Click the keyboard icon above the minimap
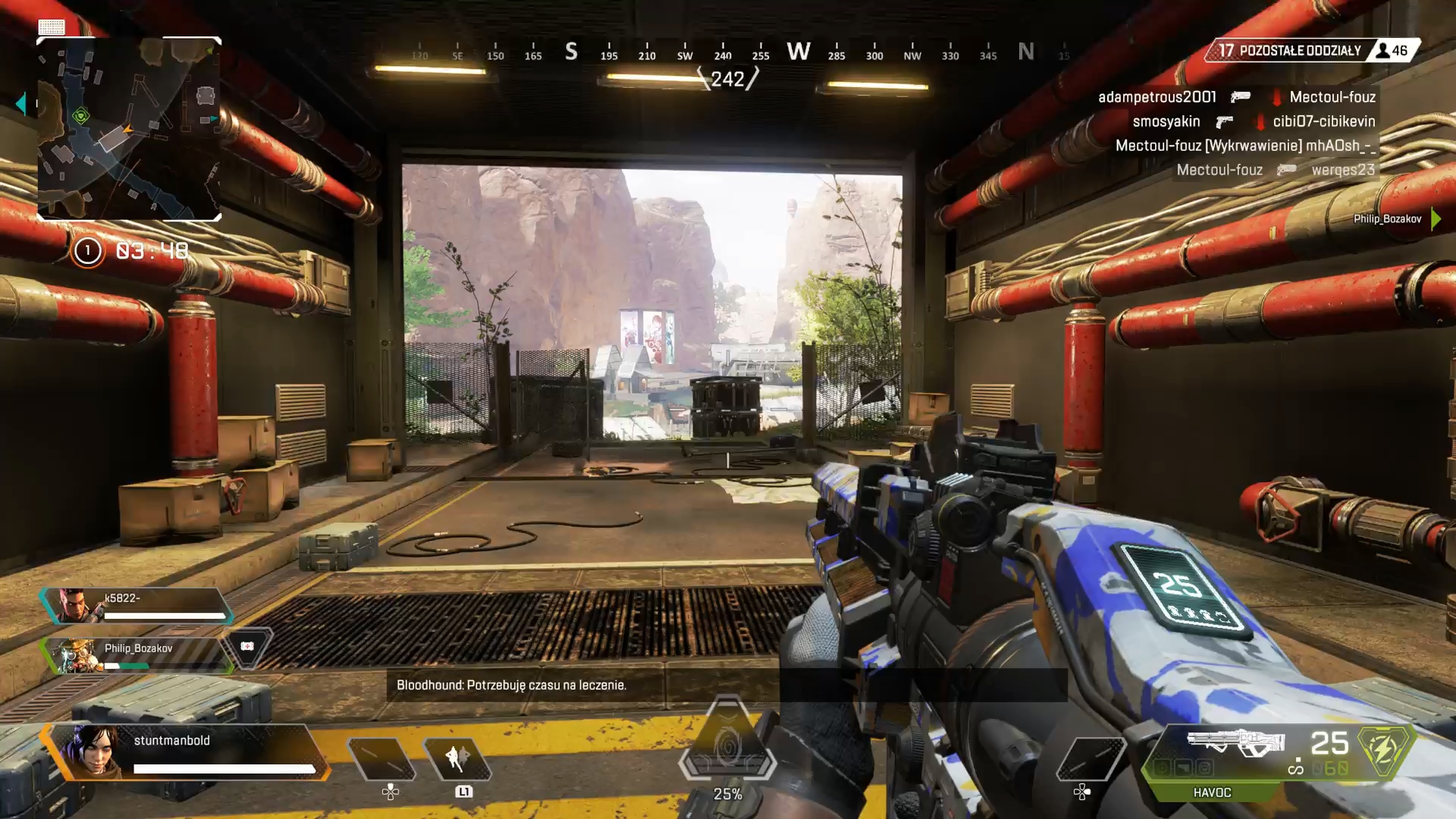Screen dimensions: 1456x819 point(52,27)
